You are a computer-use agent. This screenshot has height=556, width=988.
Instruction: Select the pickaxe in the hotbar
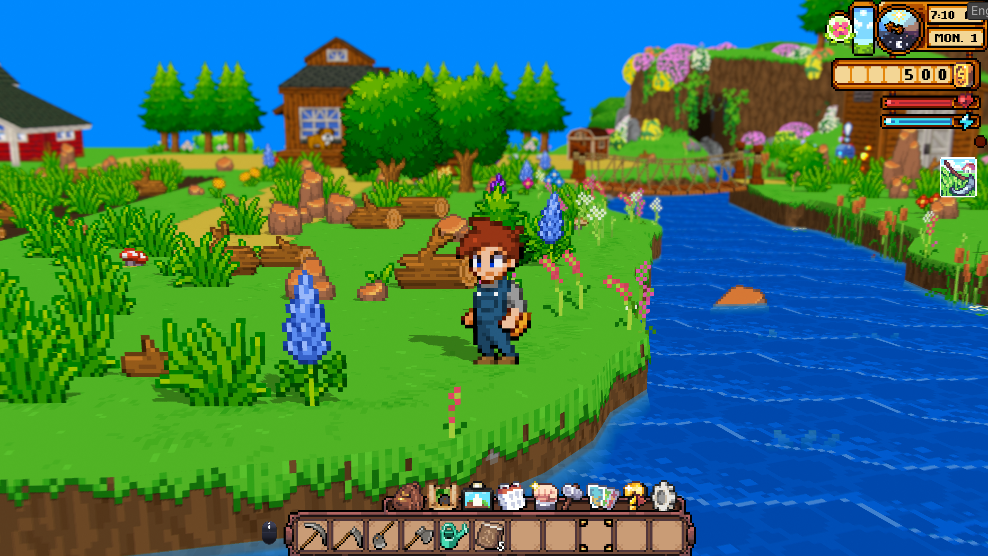tap(313, 535)
